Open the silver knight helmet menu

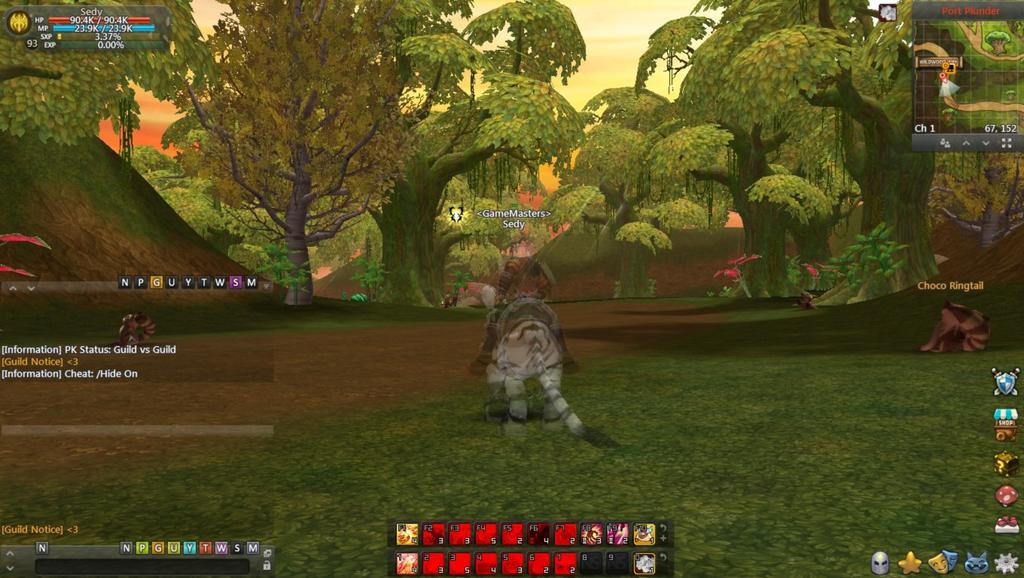click(x=880, y=562)
